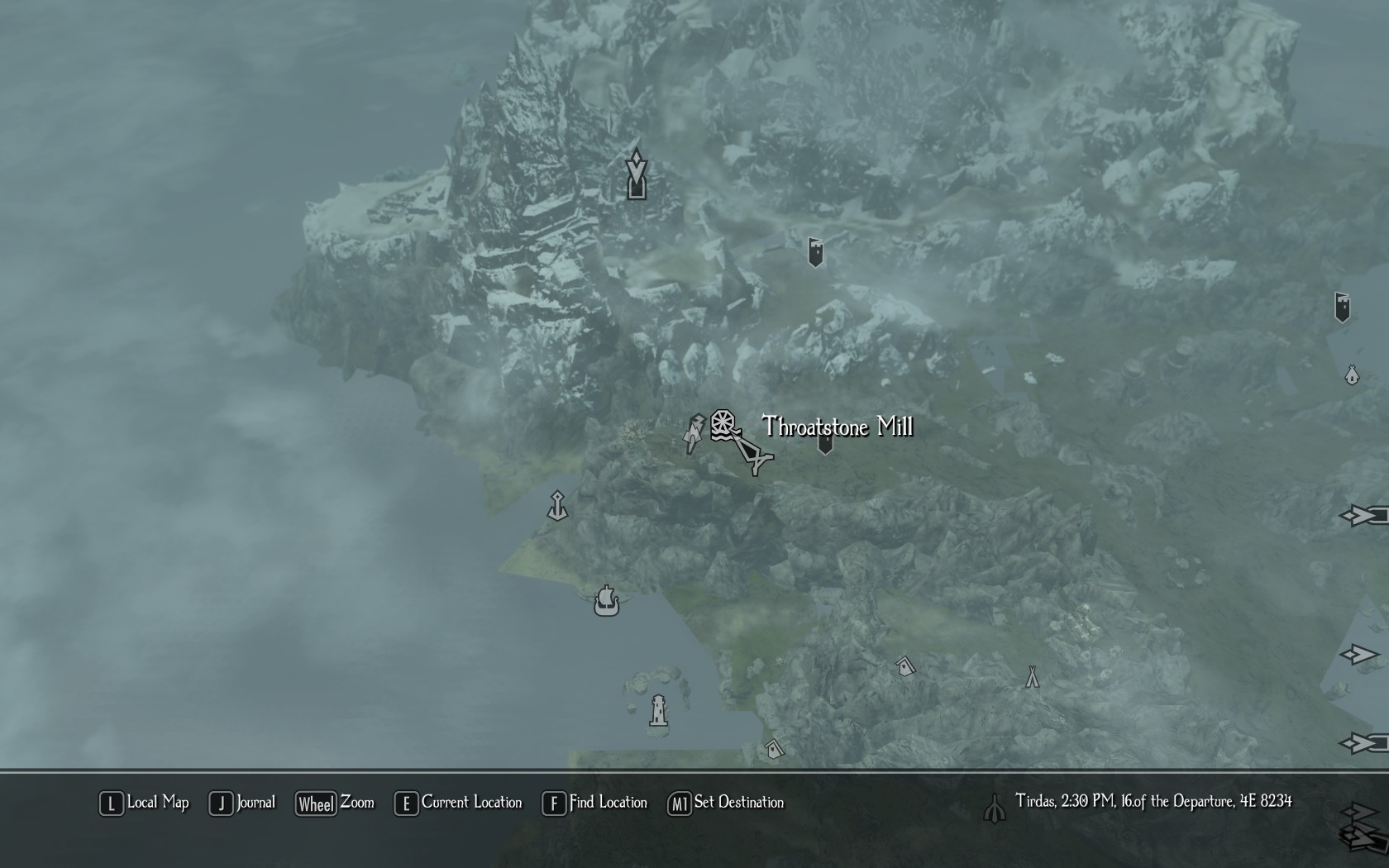Click the lightning bolt marker beside the mill
This screenshot has width=1389, height=868.
[693, 433]
